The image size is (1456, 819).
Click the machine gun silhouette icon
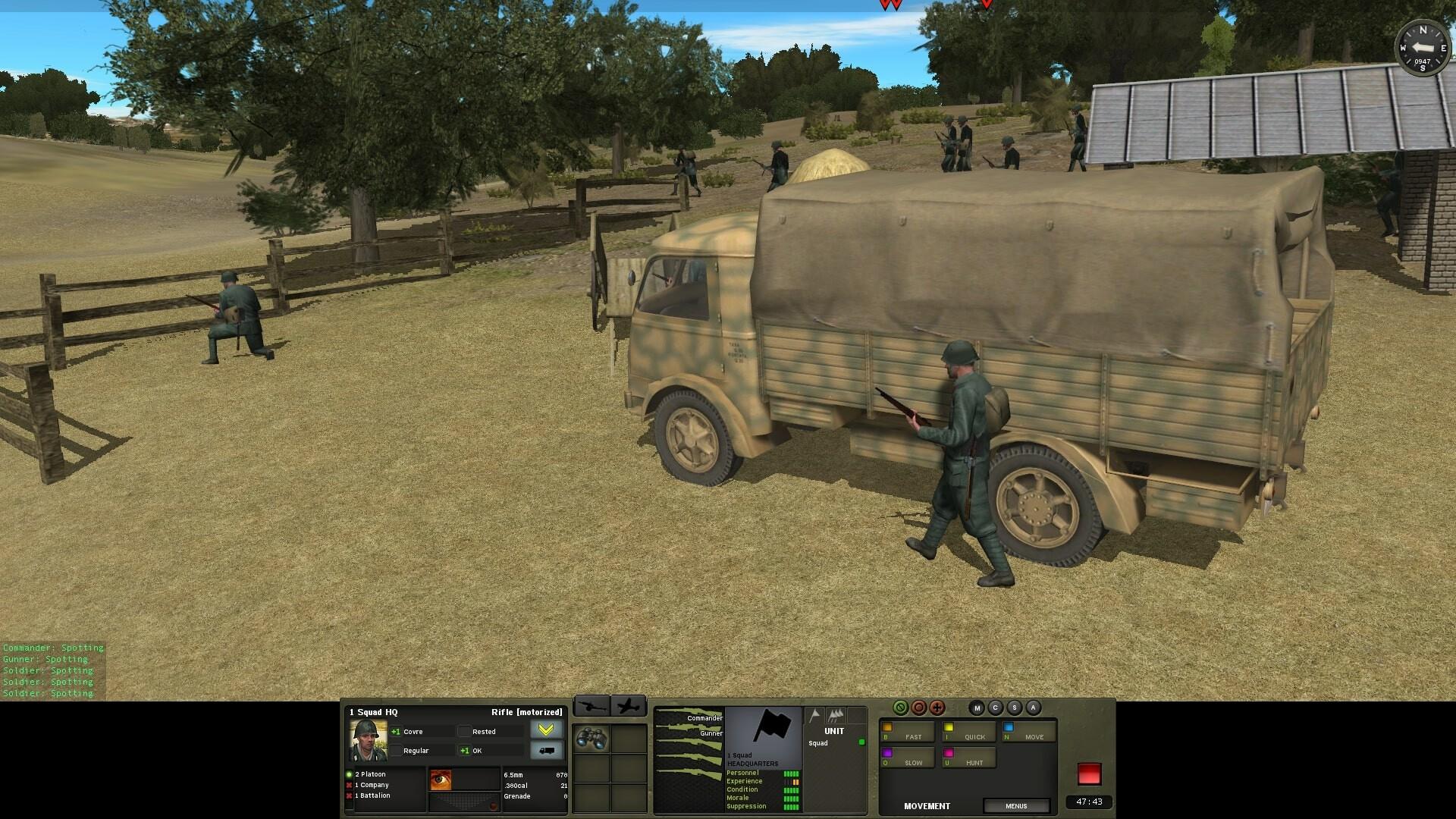594,706
